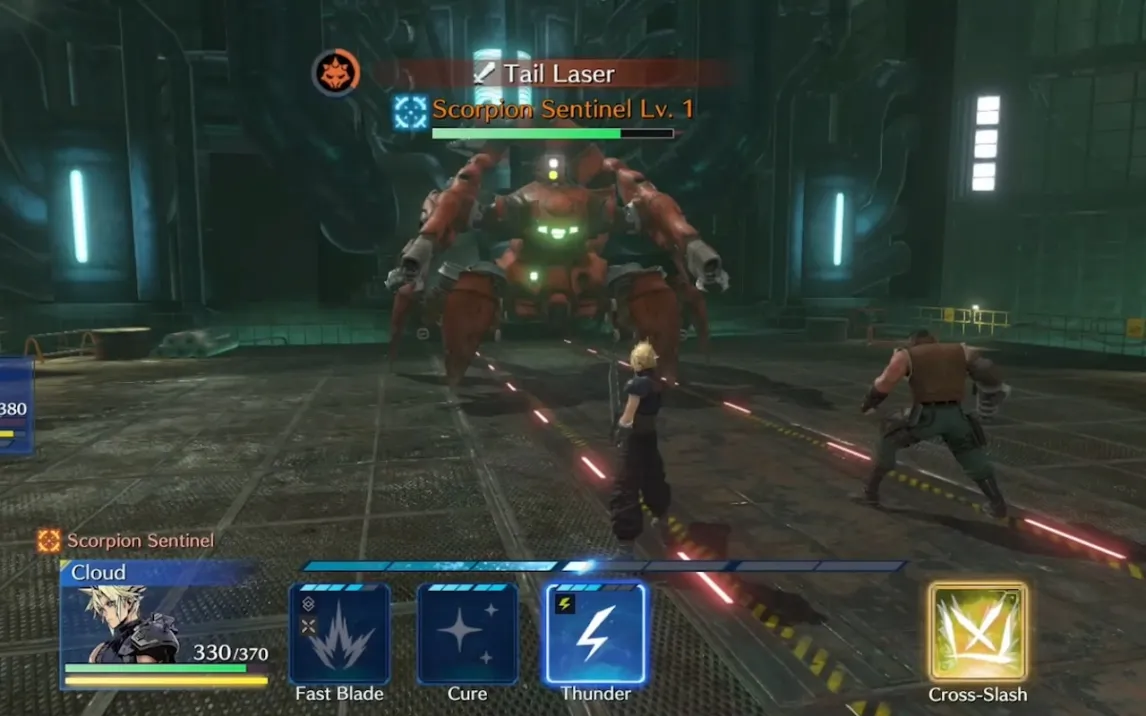Trigger the Cross-Slash limit break

point(977,632)
